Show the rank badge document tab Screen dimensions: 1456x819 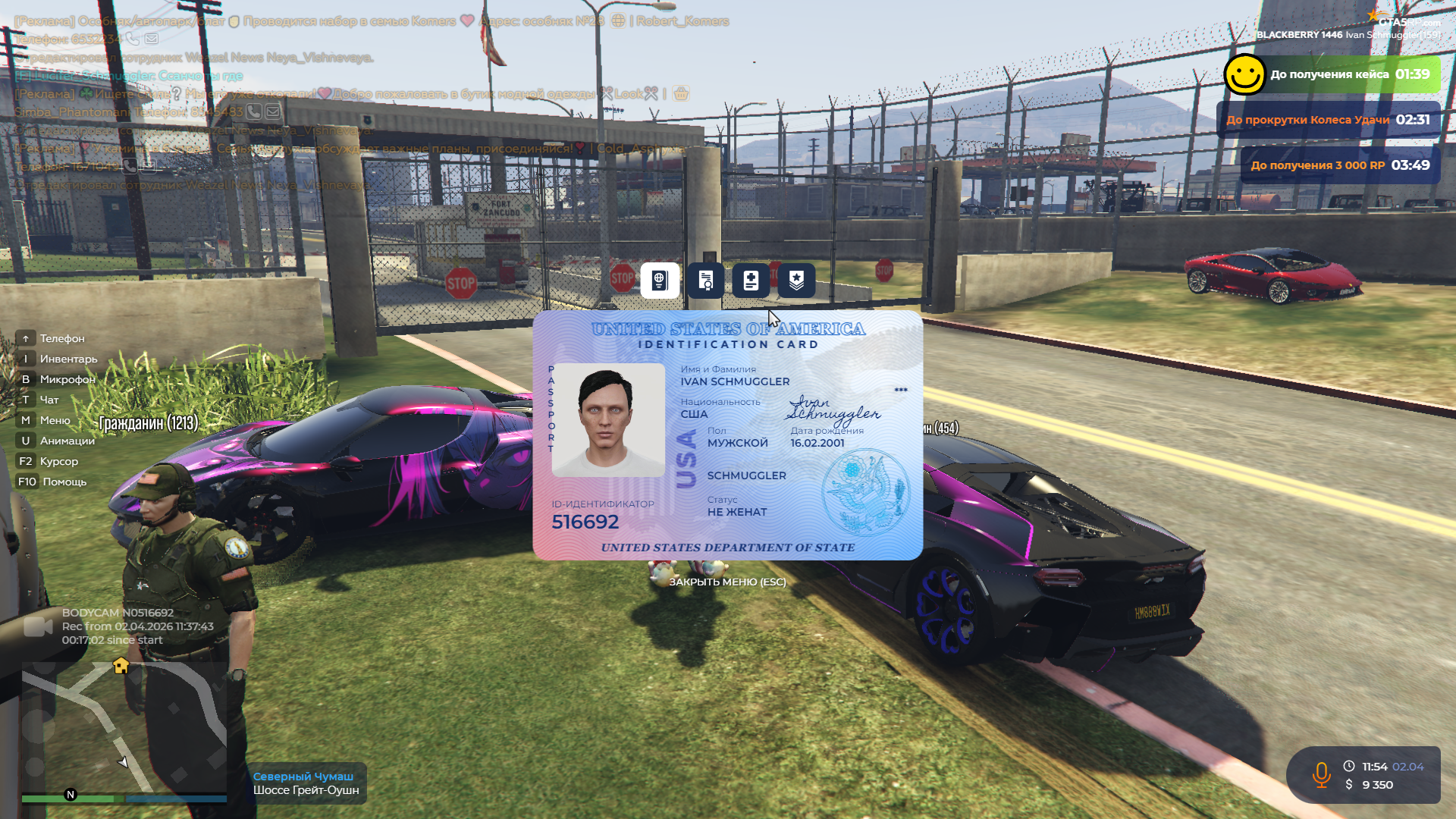coord(796,281)
